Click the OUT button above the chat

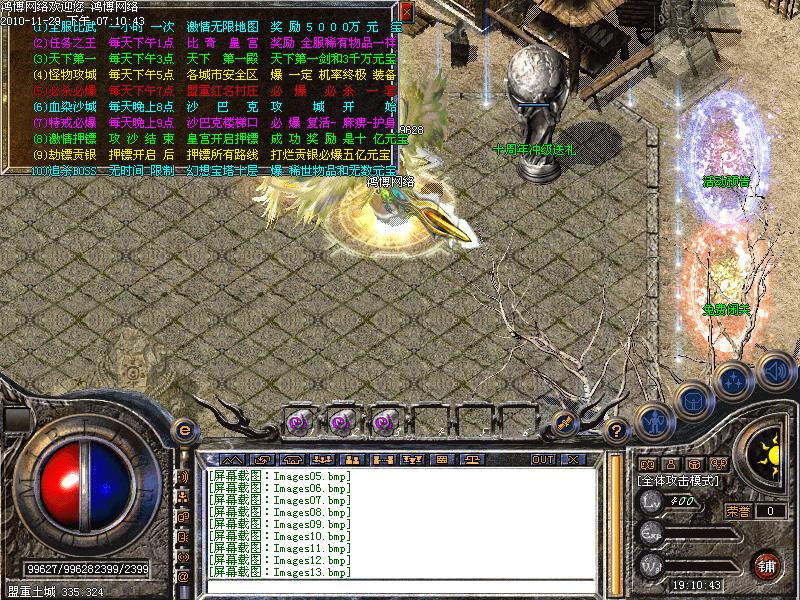tap(542, 459)
